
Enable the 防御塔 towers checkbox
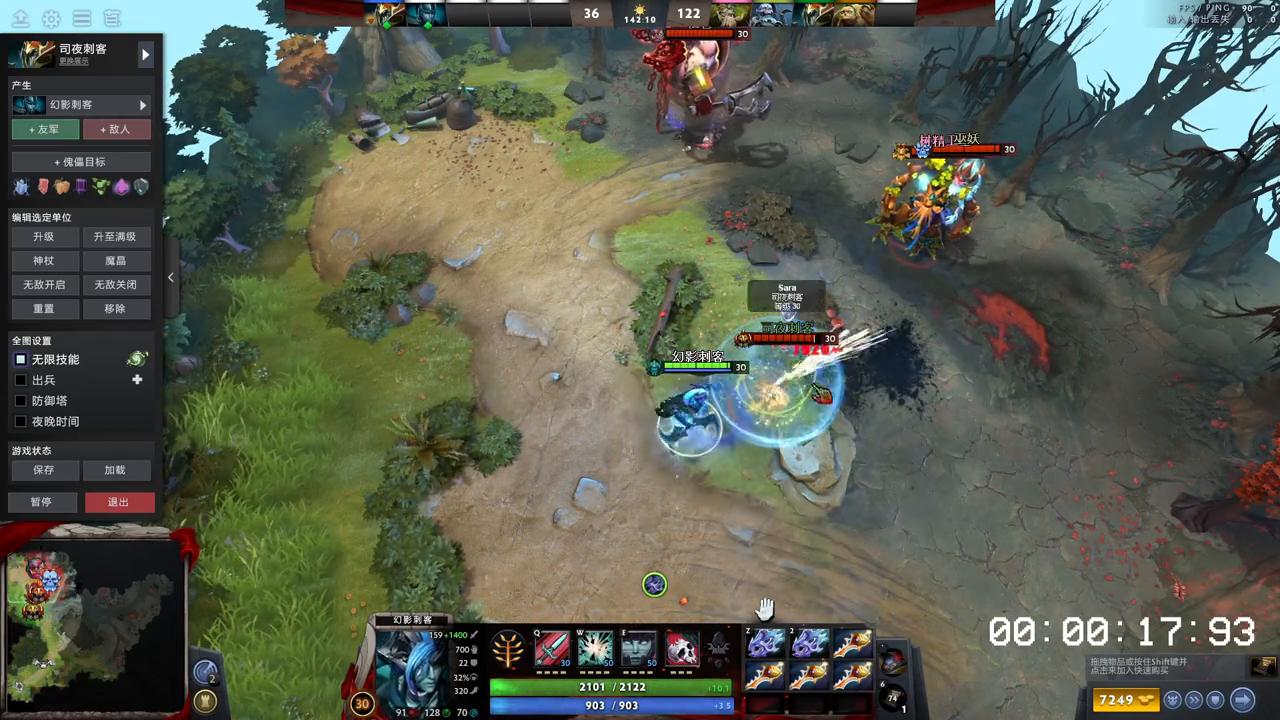pos(21,400)
